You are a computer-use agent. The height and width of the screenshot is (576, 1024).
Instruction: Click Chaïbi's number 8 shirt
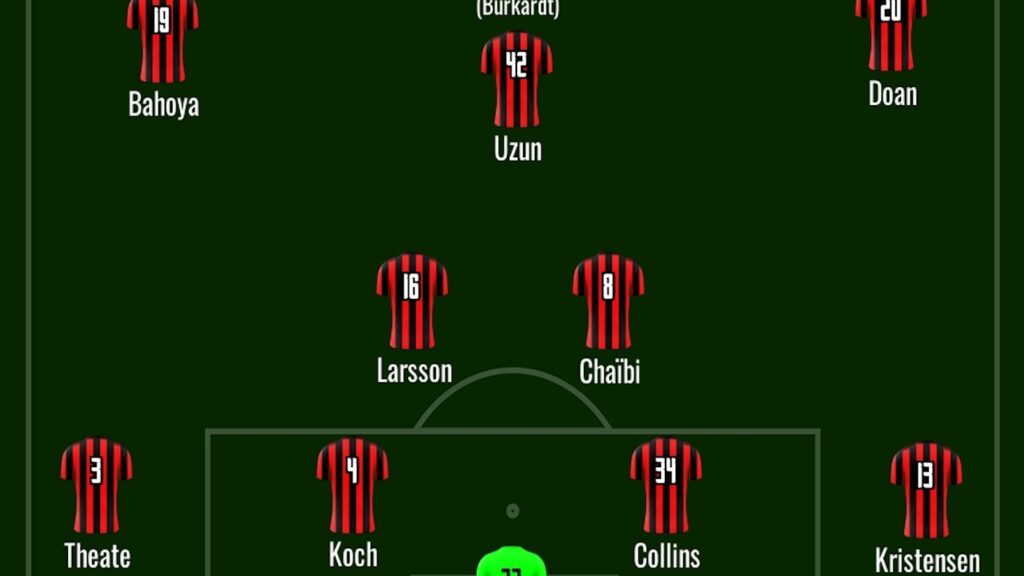(608, 301)
